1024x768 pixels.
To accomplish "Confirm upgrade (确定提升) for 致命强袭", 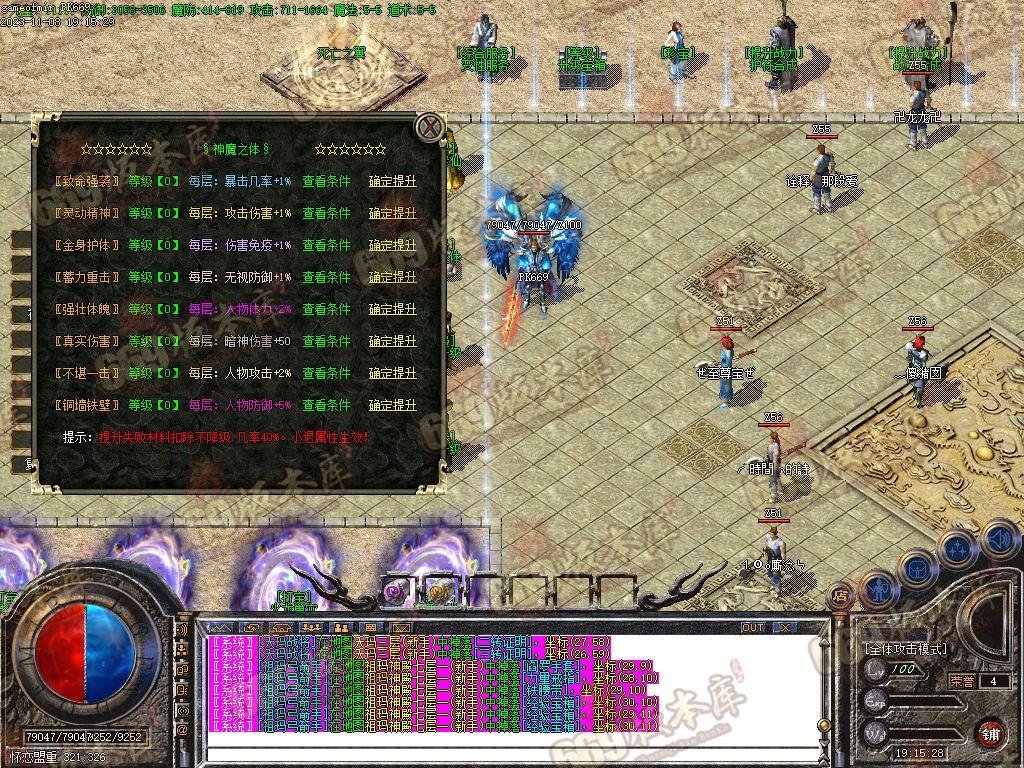I will coord(392,181).
